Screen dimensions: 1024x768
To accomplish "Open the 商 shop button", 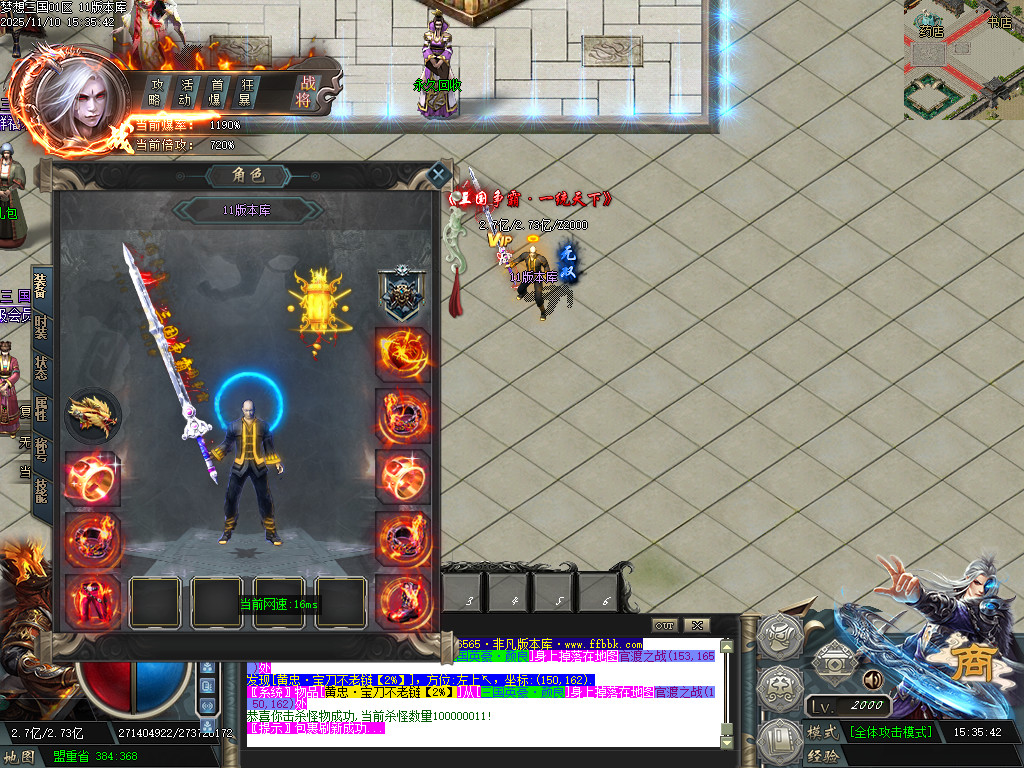I will click(965, 665).
